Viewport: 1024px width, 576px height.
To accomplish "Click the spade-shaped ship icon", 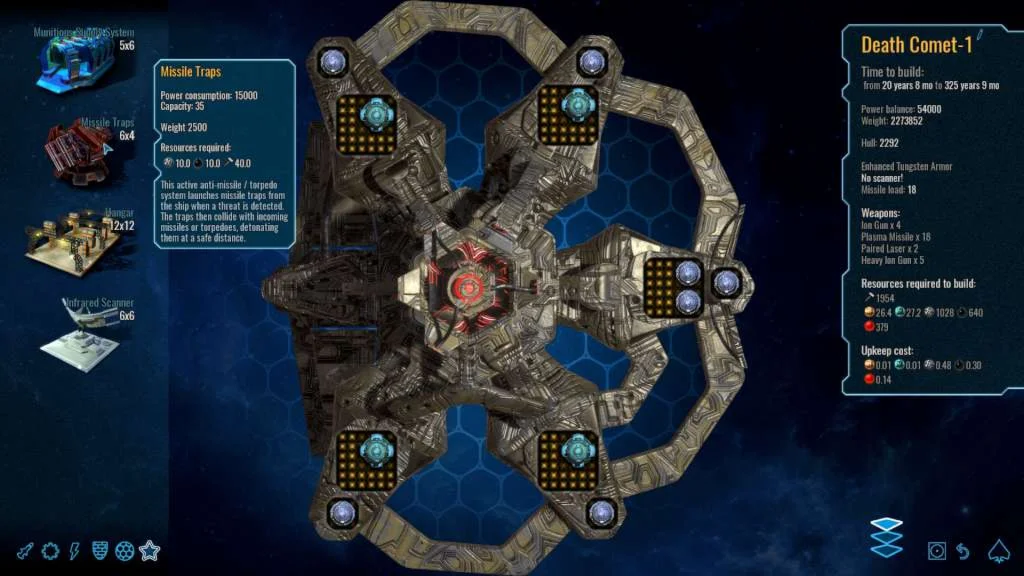I will [x=998, y=550].
